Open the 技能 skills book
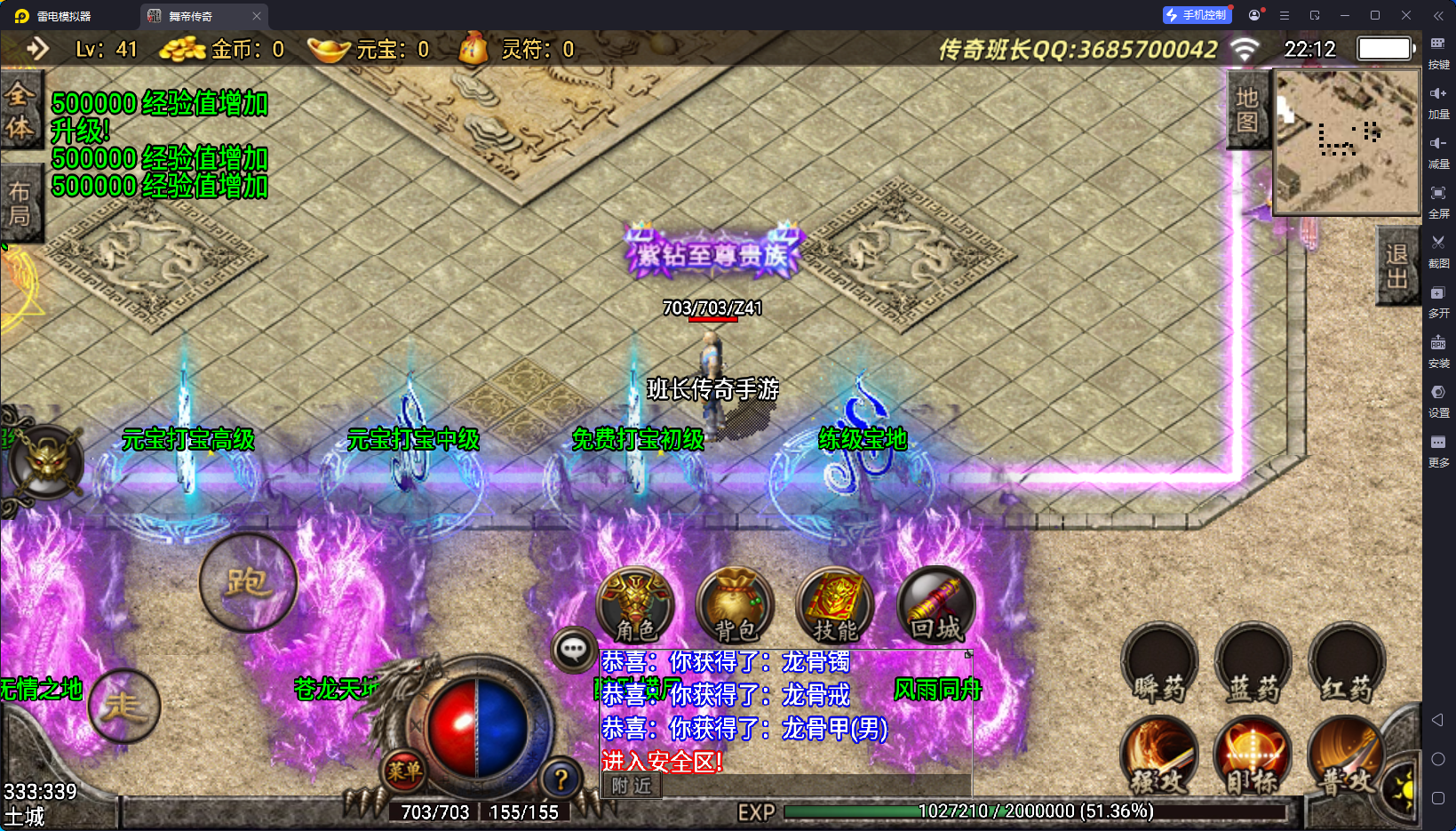The width and height of the screenshot is (1456, 831). click(835, 605)
